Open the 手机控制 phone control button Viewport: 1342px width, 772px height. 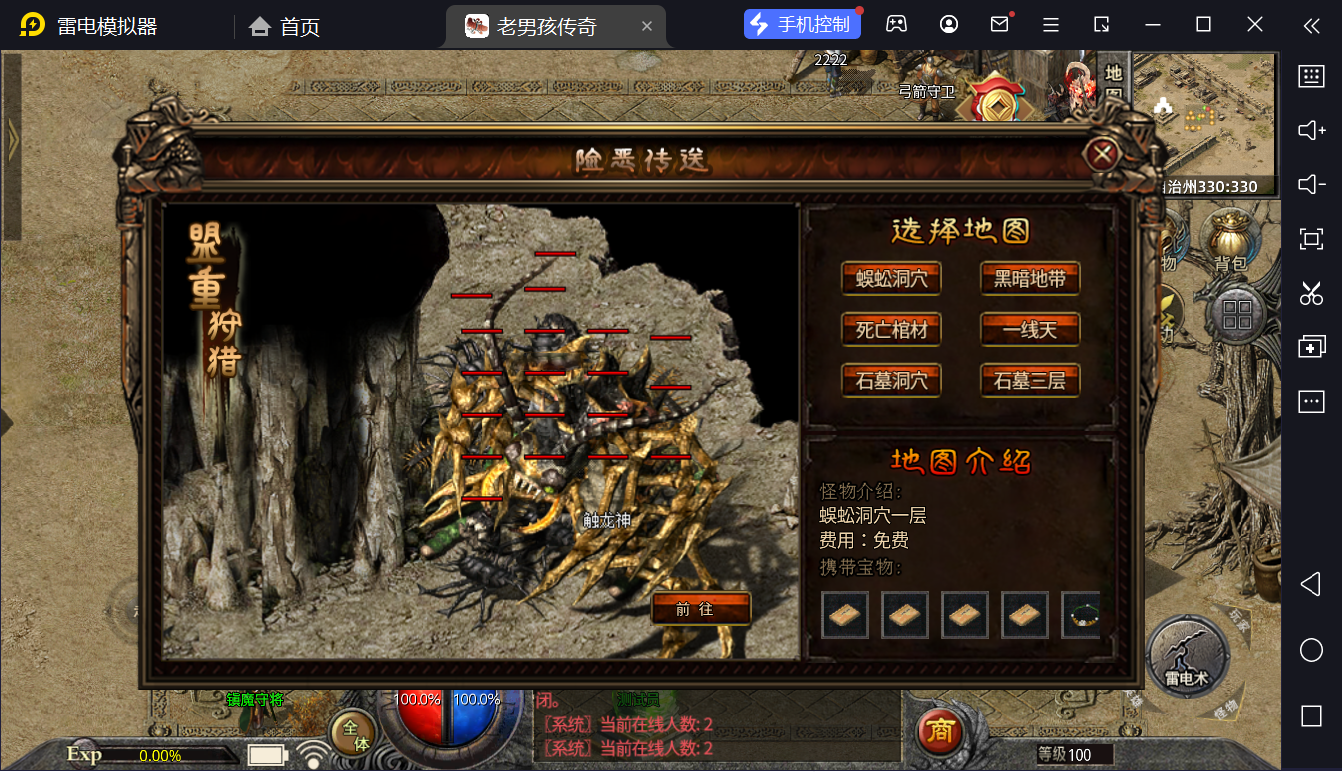(x=802, y=25)
